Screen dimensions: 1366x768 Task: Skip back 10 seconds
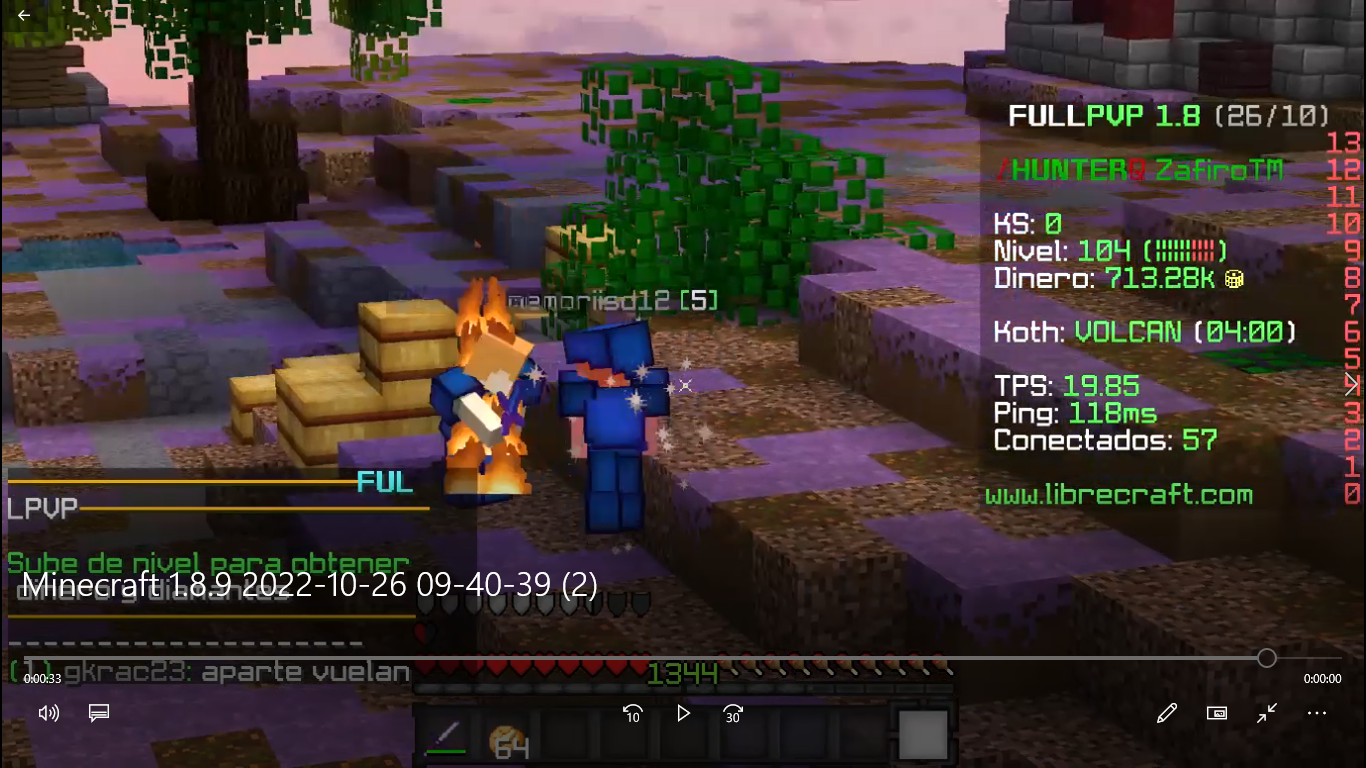coord(632,713)
